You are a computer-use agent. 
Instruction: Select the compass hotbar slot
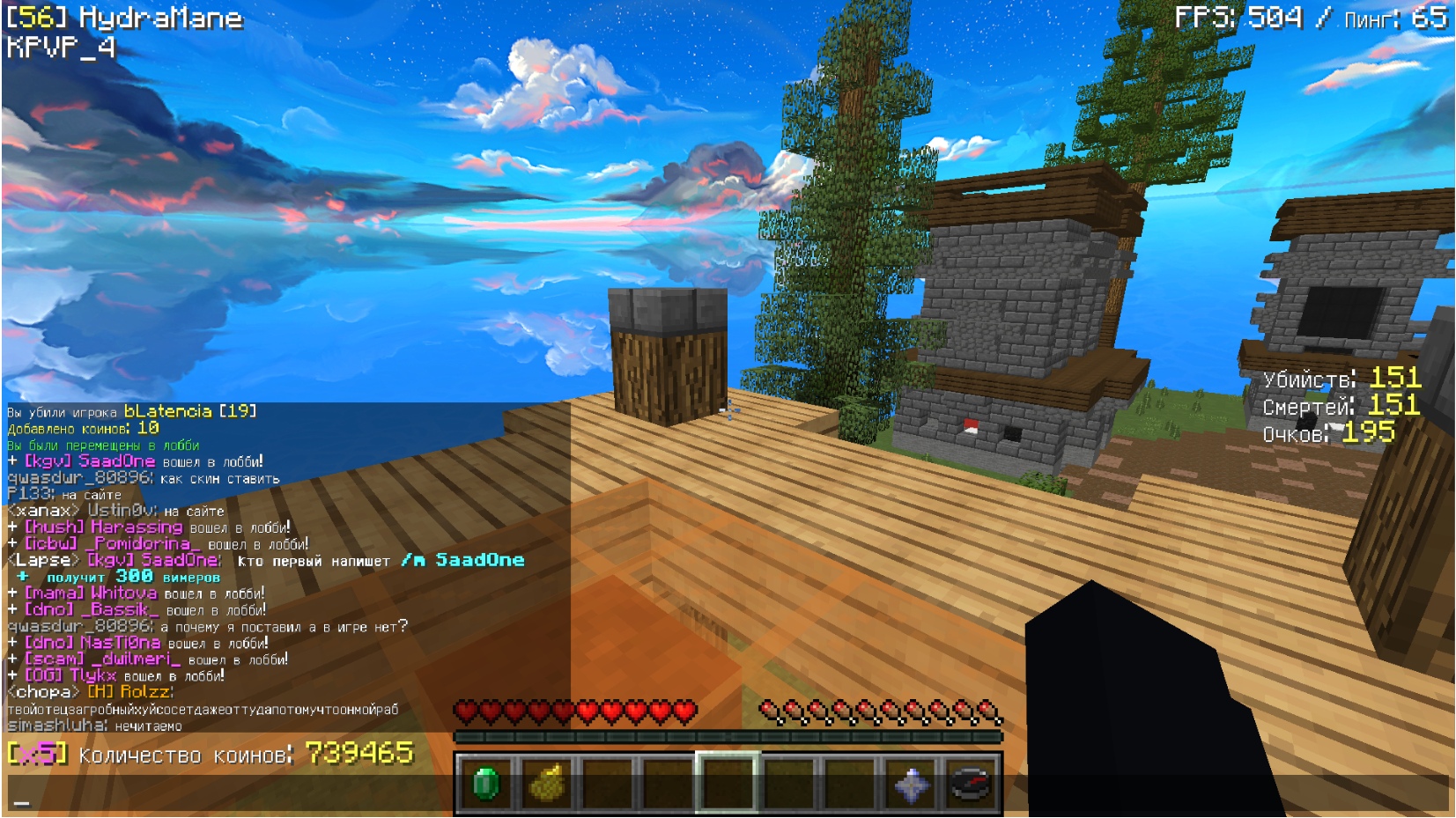pos(972,783)
